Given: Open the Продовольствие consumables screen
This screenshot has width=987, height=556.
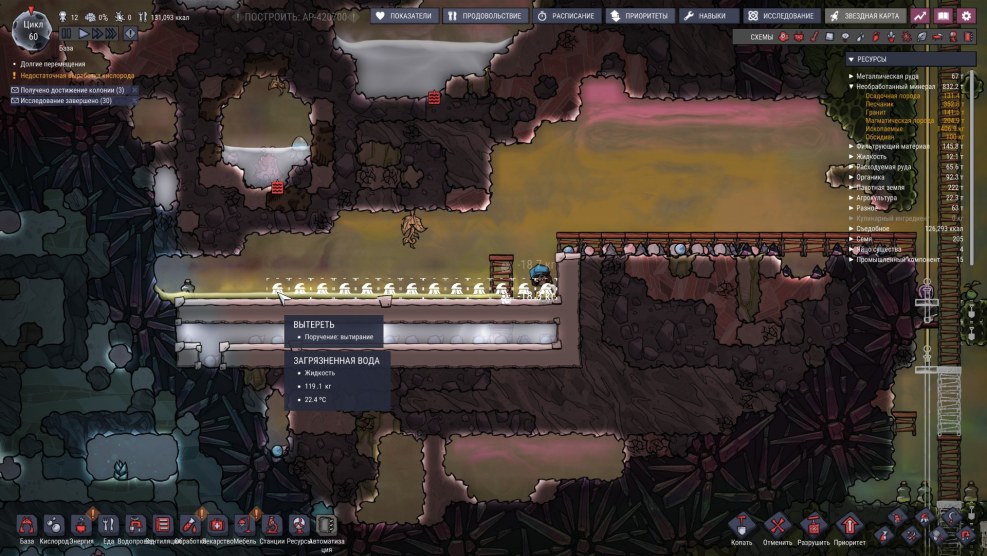Looking at the screenshot, I should (483, 16).
